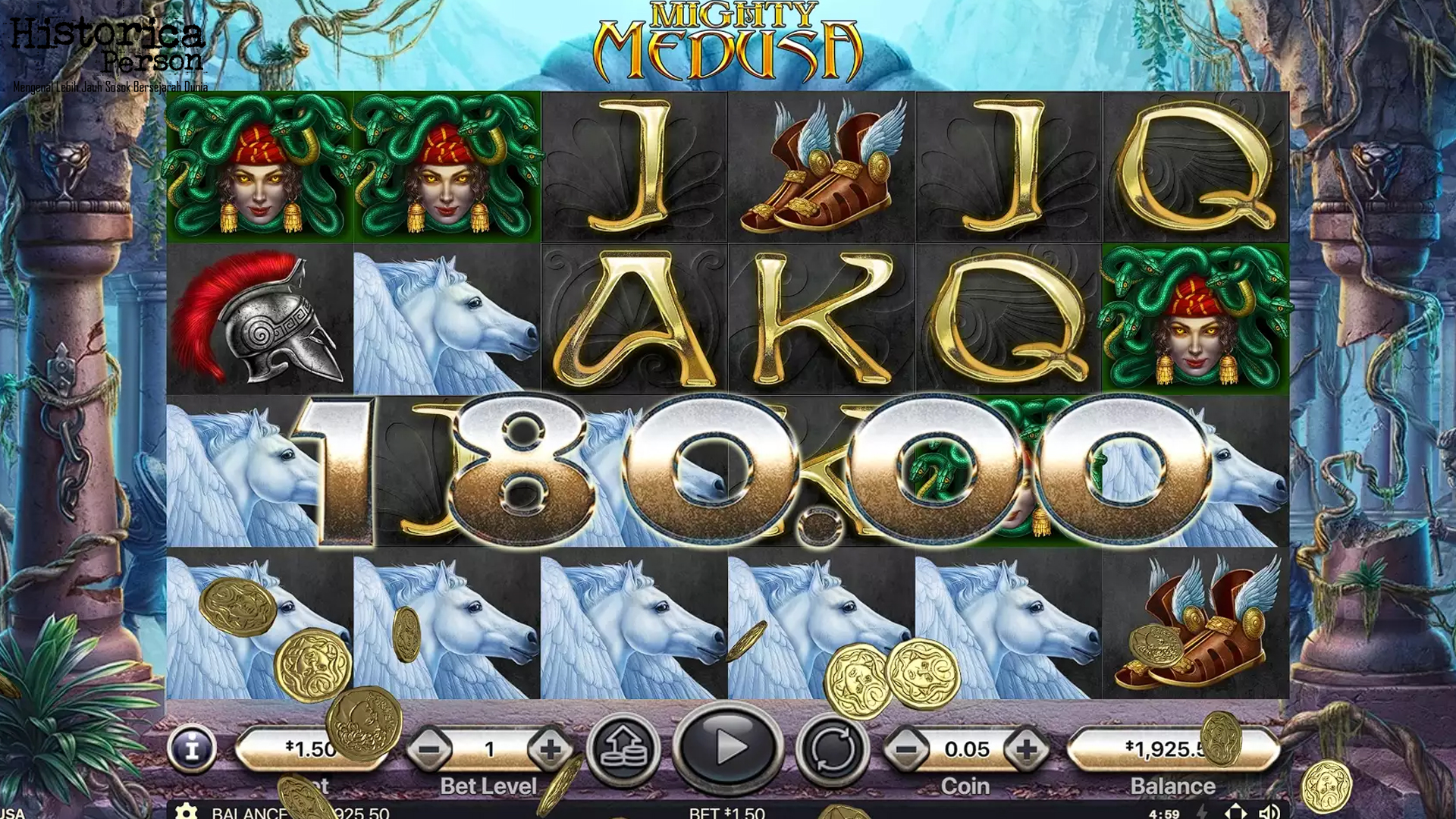Open the game settings gear icon
The width and height of the screenshot is (1456, 819).
(186, 813)
